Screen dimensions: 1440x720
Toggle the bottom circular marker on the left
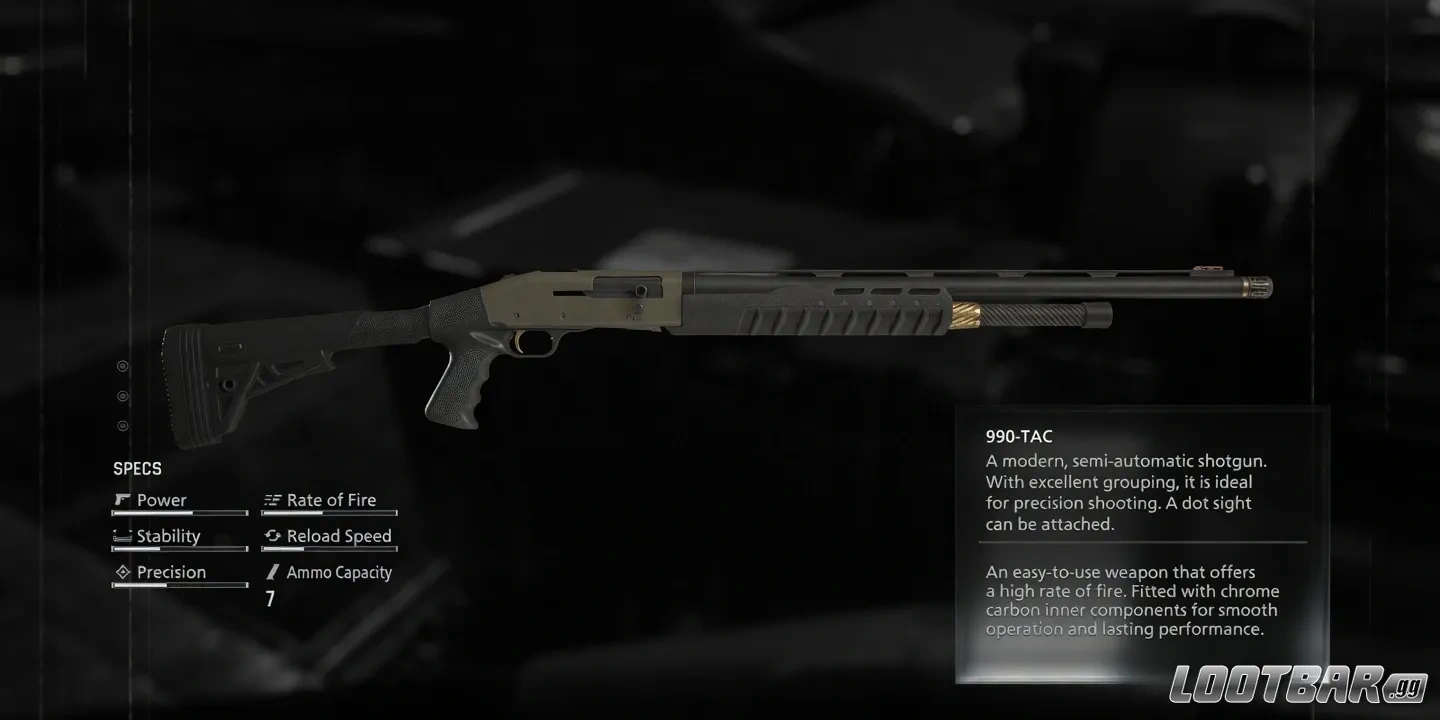(x=123, y=425)
